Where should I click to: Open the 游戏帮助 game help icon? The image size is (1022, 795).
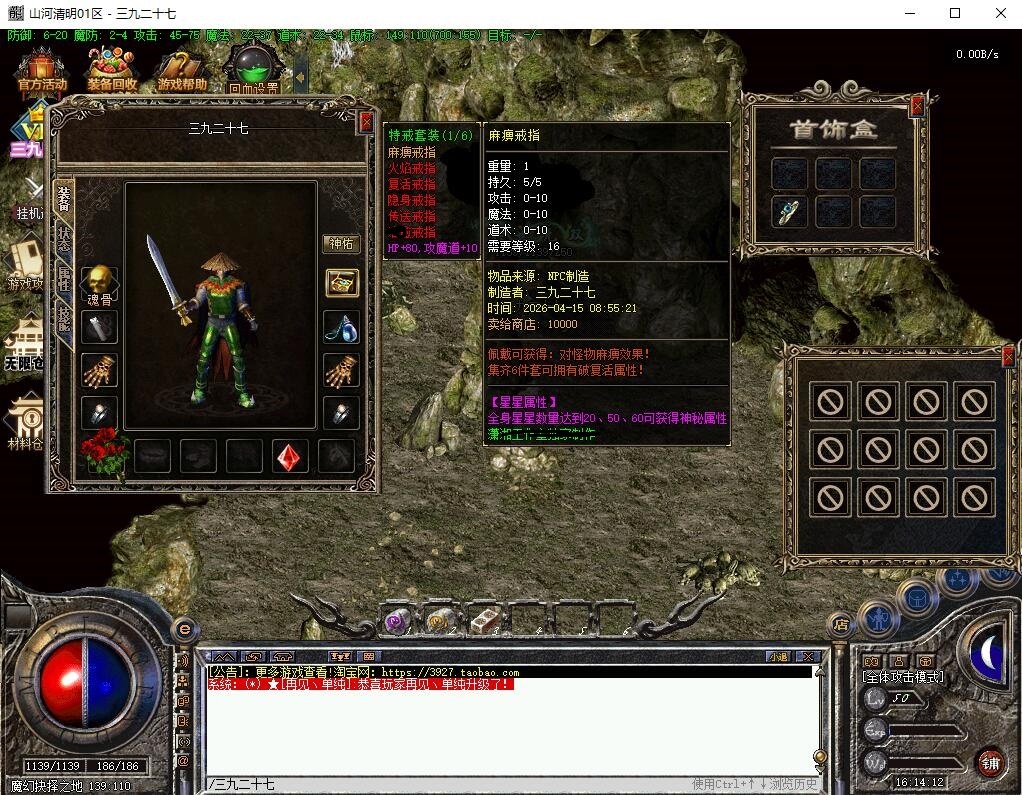click(x=182, y=70)
